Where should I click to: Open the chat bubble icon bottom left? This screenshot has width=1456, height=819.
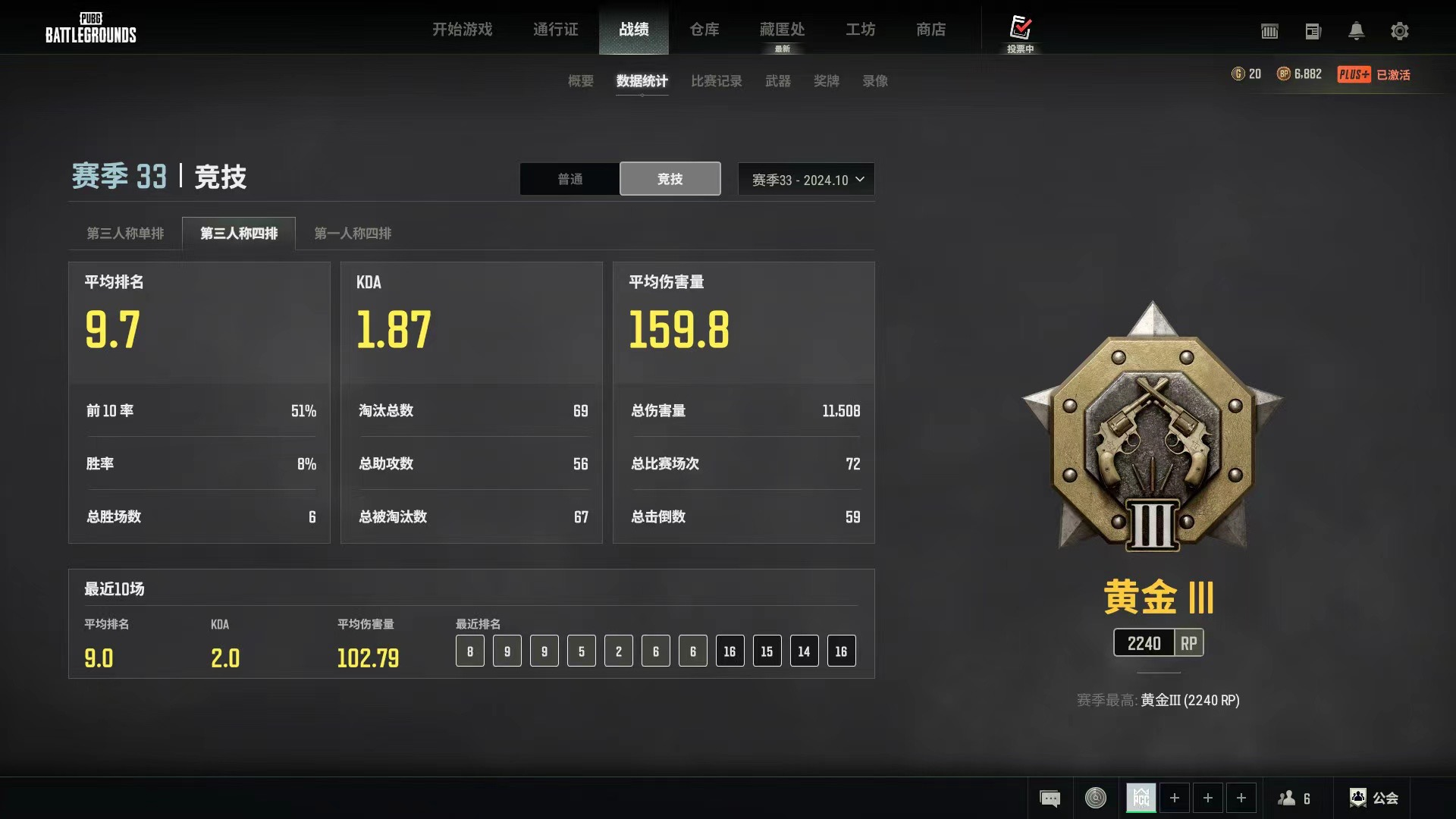point(1050,798)
